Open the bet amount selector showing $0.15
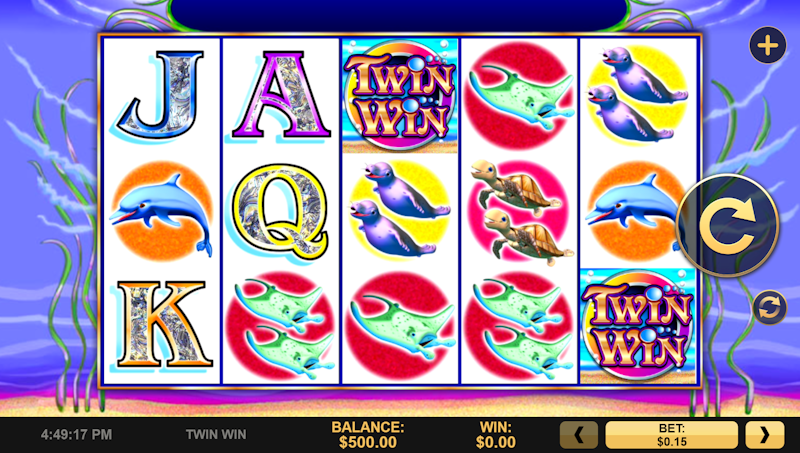Image resolution: width=800 pixels, height=453 pixels. pyautogui.click(x=671, y=435)
